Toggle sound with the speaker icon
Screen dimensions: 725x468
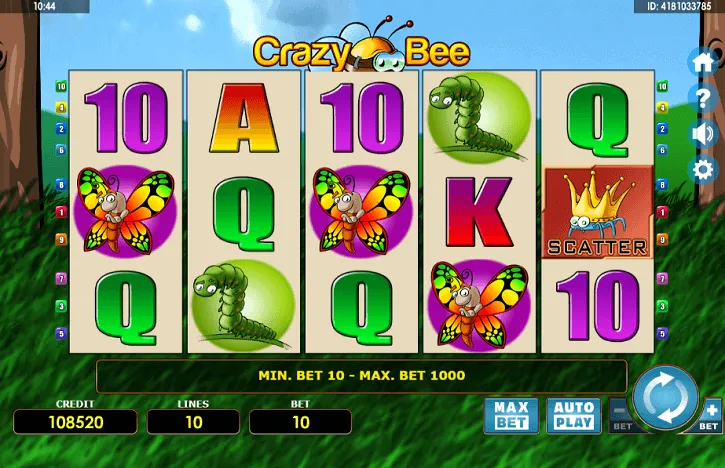704,133
